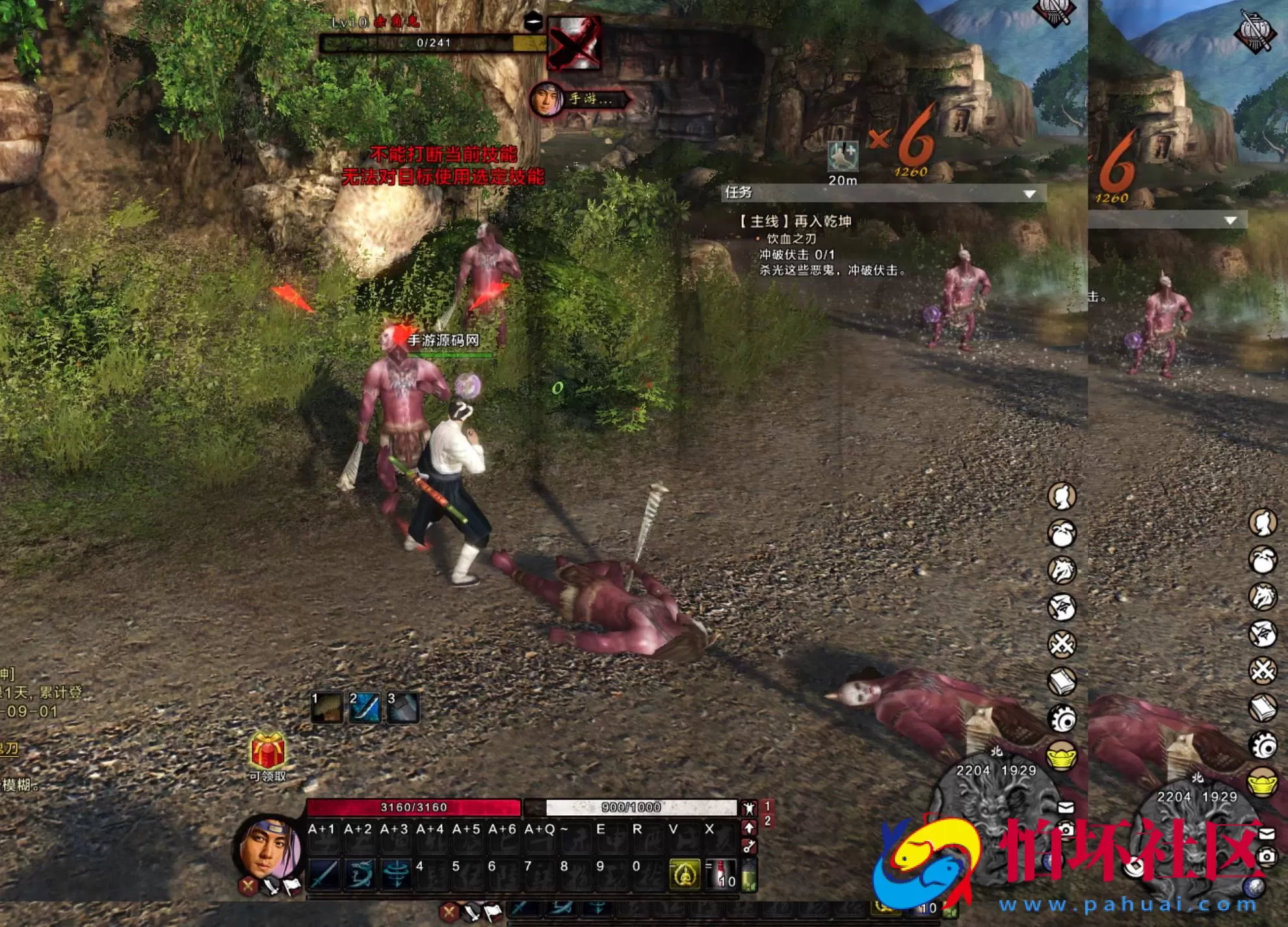Screen dimensions: 1288x927
Task: Choose the small quick slot numbered 3
Action: (402, 708)
